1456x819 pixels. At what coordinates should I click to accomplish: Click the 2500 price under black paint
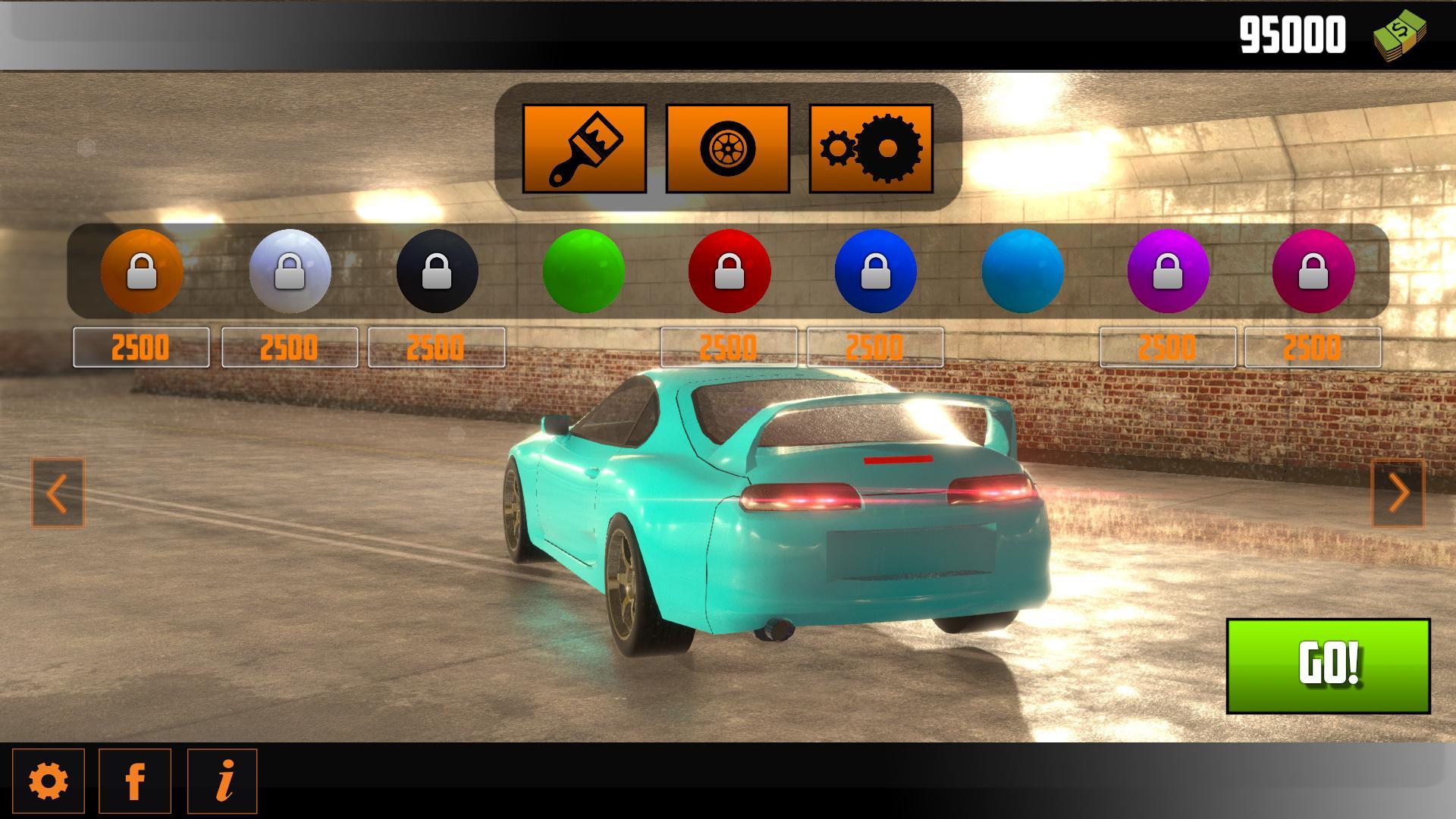(435, 347)
